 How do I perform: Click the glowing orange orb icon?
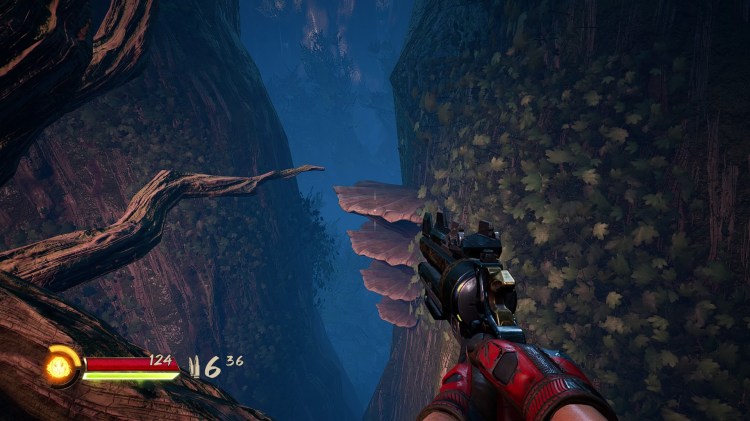(61, 367)
